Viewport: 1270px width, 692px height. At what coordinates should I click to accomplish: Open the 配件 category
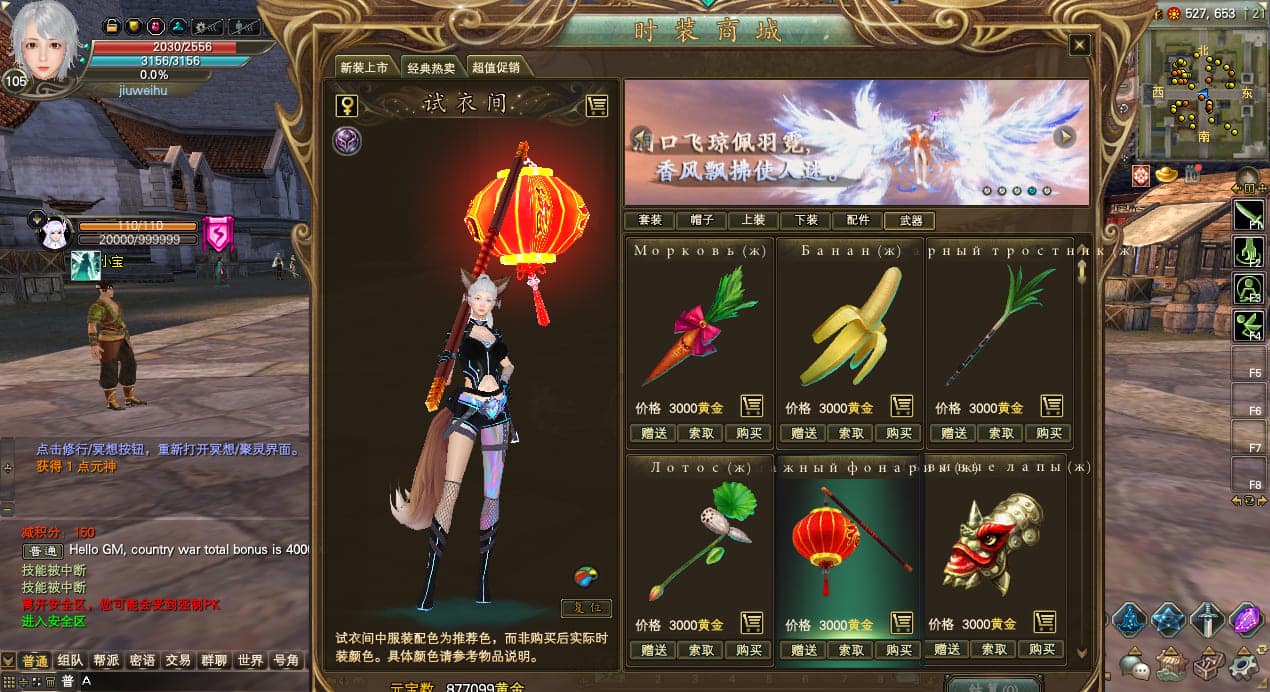(858, 220)
